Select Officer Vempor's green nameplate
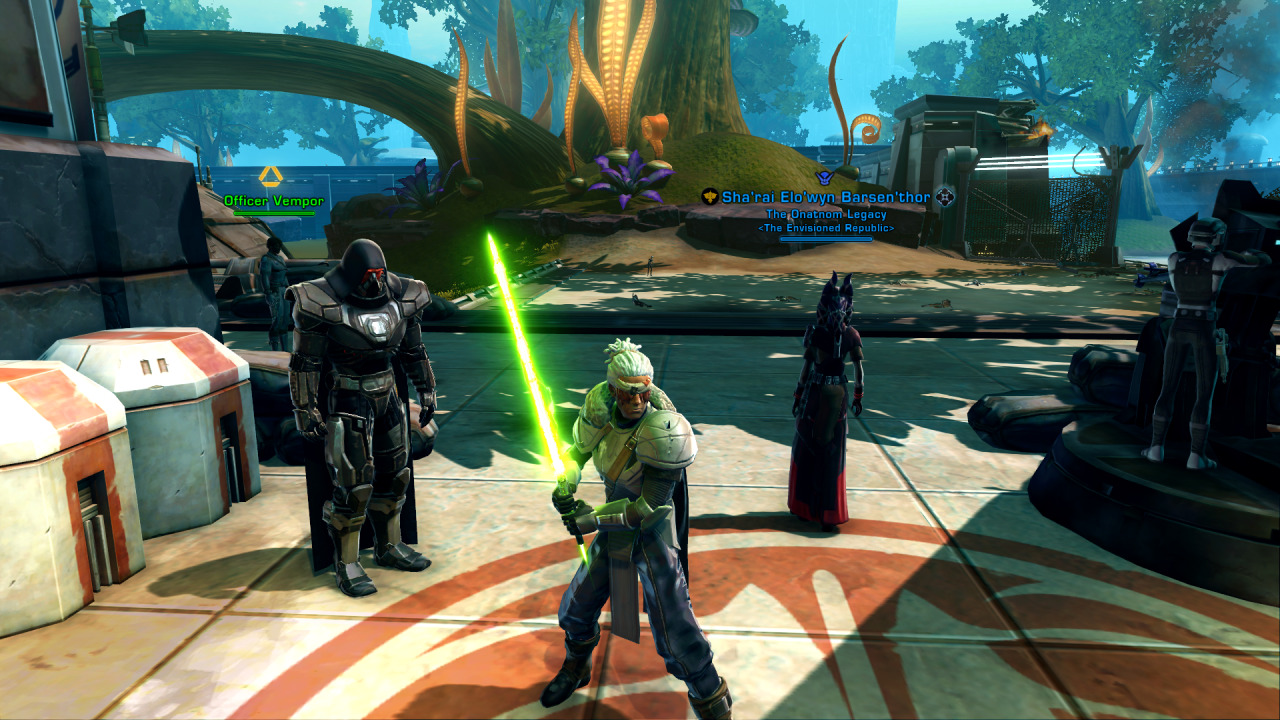 [x=273, y=201]
